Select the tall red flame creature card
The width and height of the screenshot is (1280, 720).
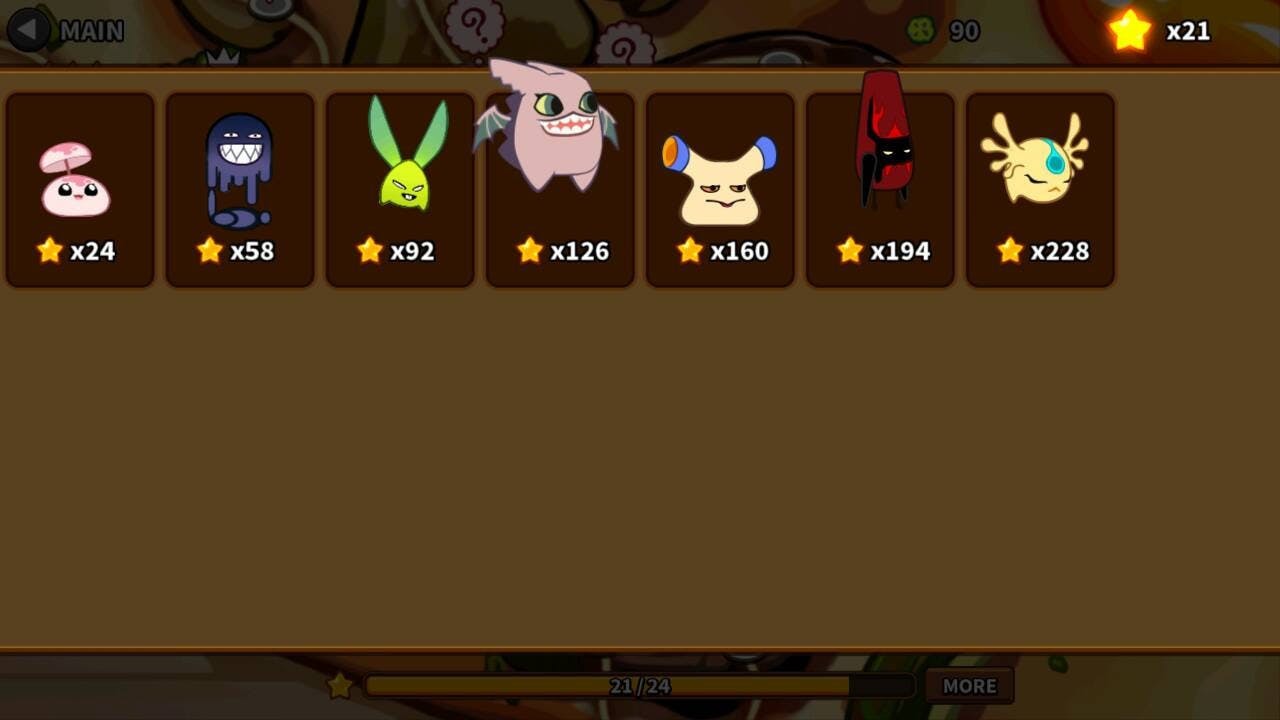coord(880,190)
